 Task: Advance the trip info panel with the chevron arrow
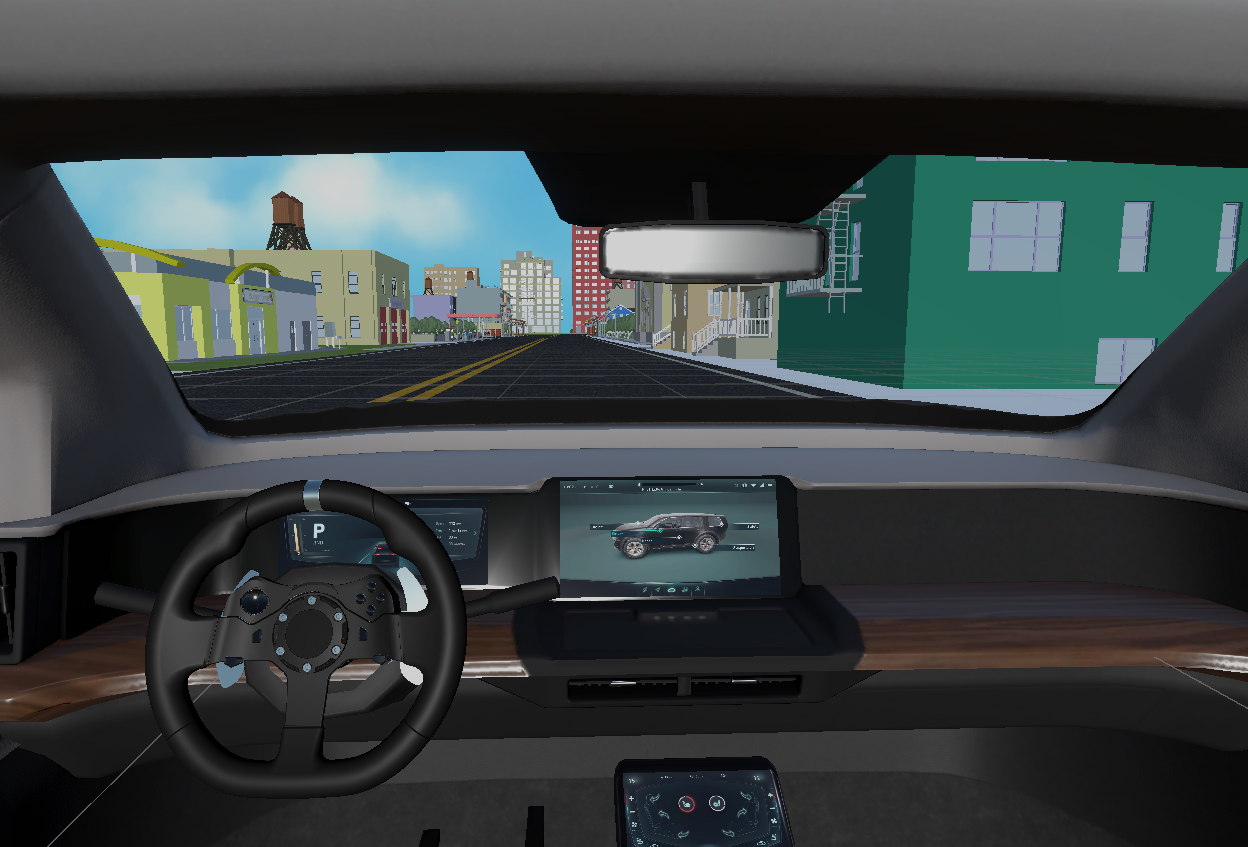coord(475,533)
